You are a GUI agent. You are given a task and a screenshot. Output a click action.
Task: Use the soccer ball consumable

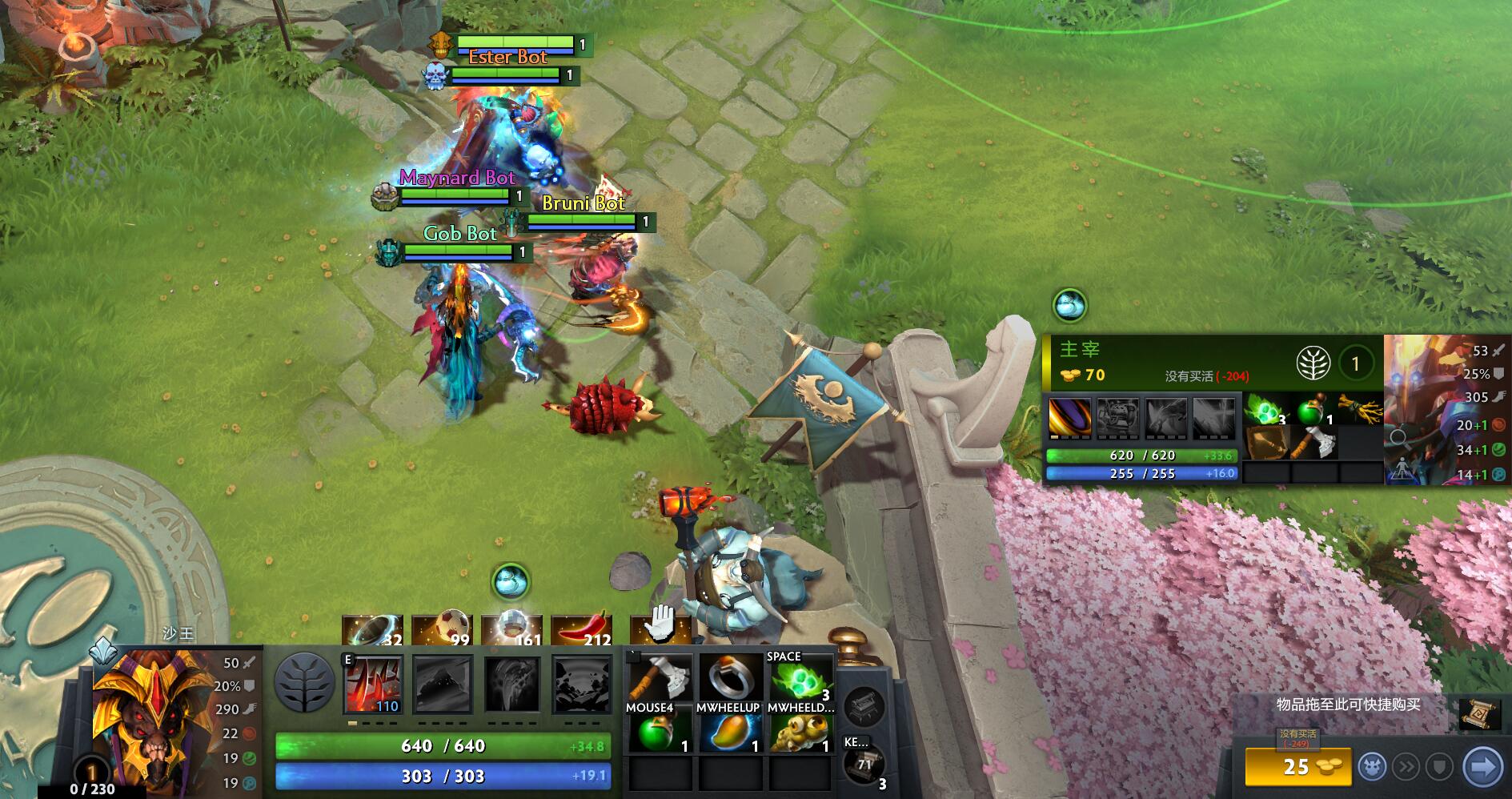point(441,631)
